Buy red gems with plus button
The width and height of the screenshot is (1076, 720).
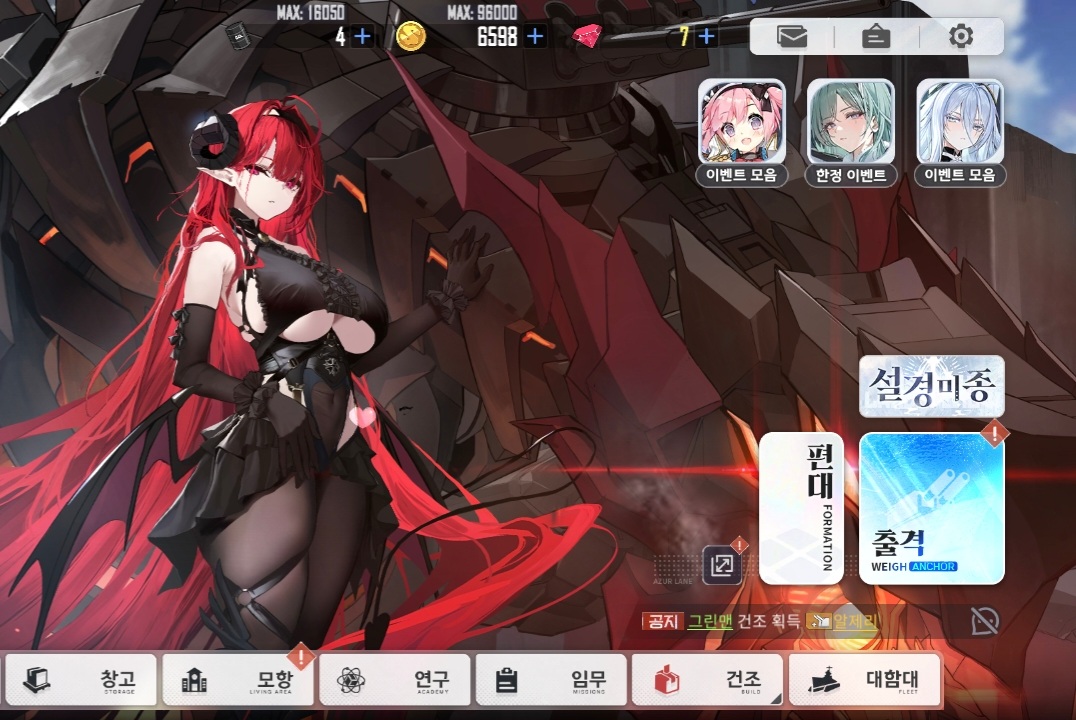click(707, 37)
